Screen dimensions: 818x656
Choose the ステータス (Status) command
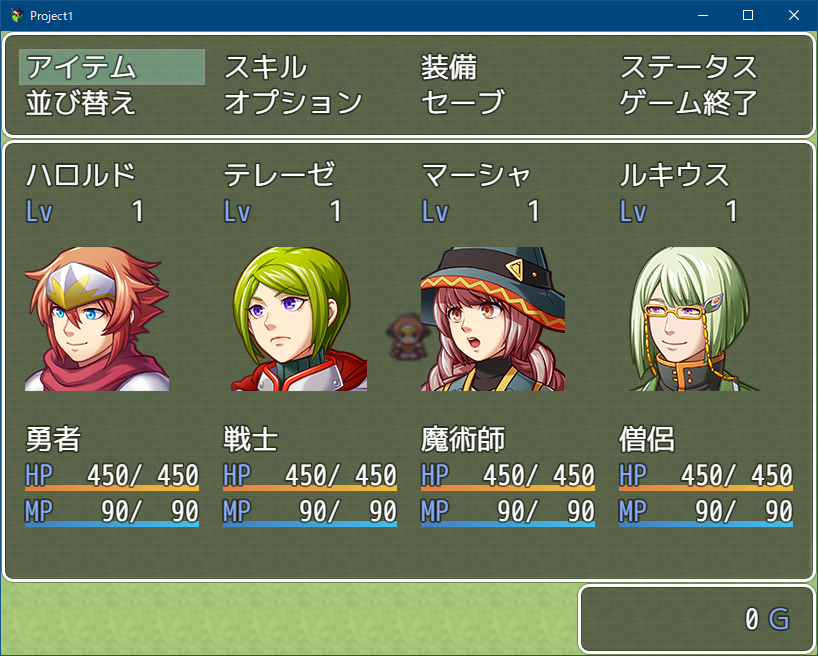(x=689, y=67)
